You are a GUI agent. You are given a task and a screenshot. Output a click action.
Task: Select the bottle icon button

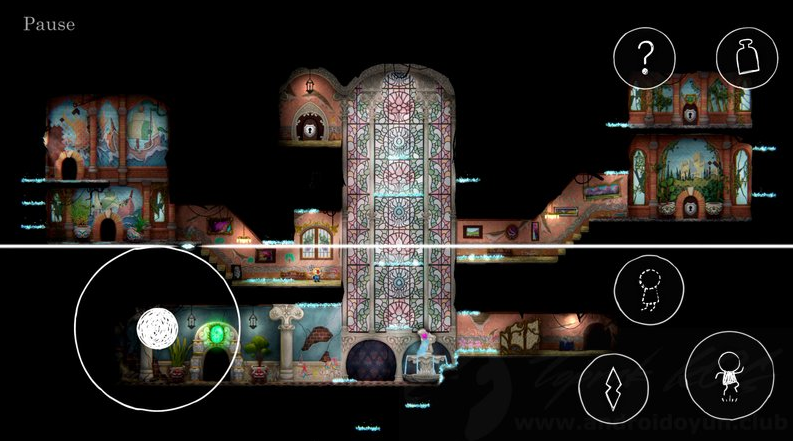(x=748, y=58)
